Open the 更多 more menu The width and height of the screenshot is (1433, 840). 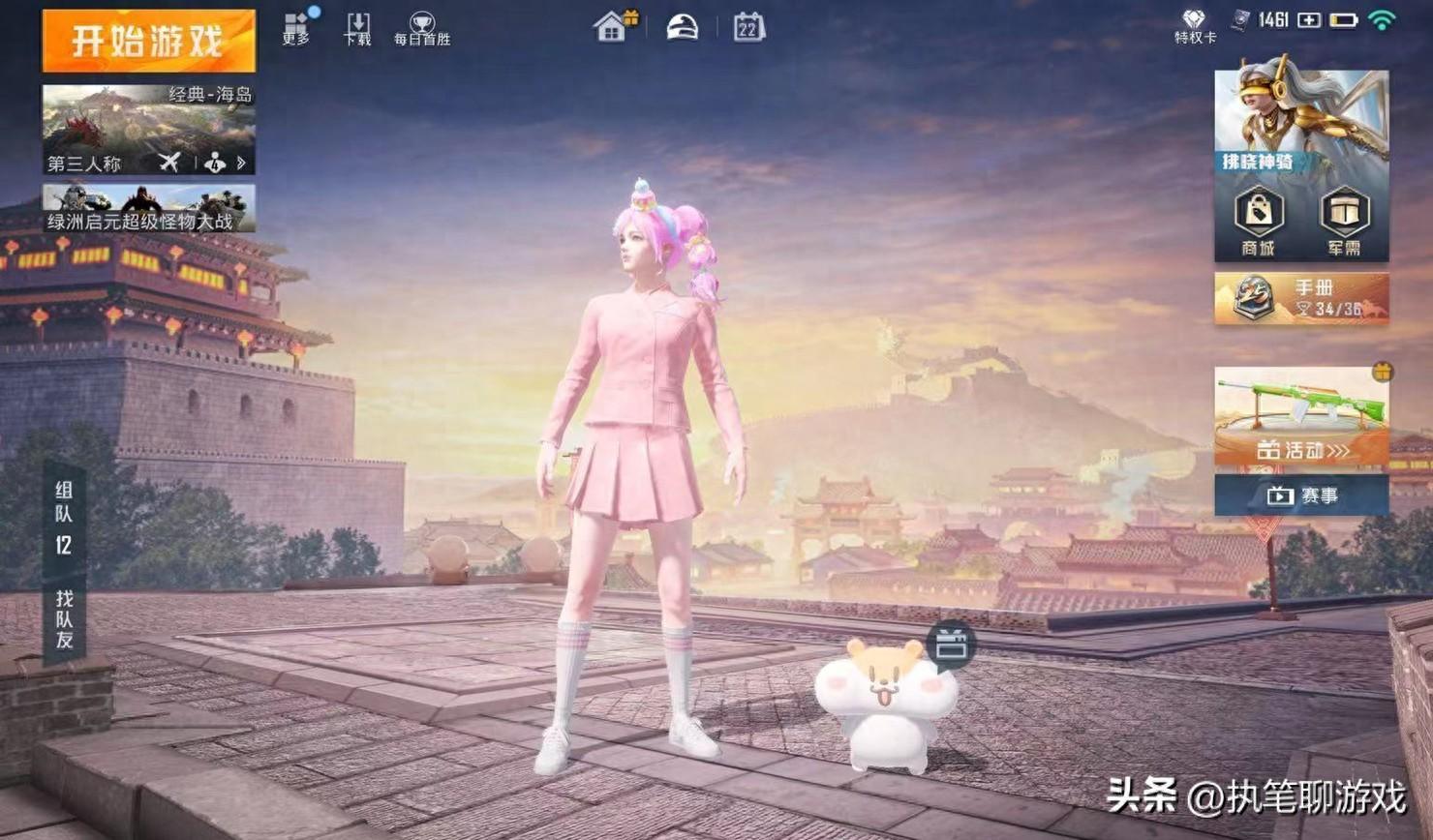296,28
